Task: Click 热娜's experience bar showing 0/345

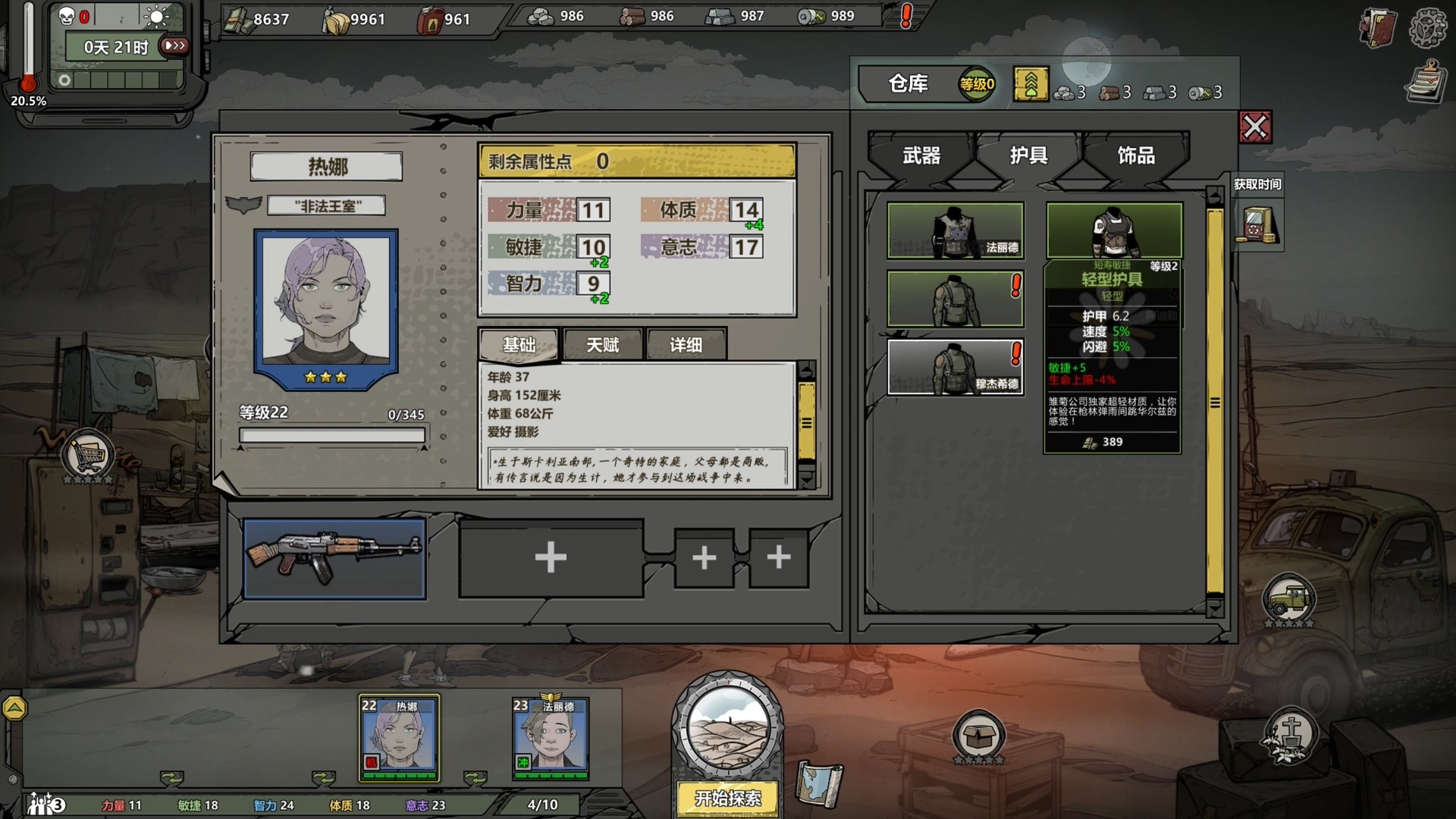Action: [332, 435]
